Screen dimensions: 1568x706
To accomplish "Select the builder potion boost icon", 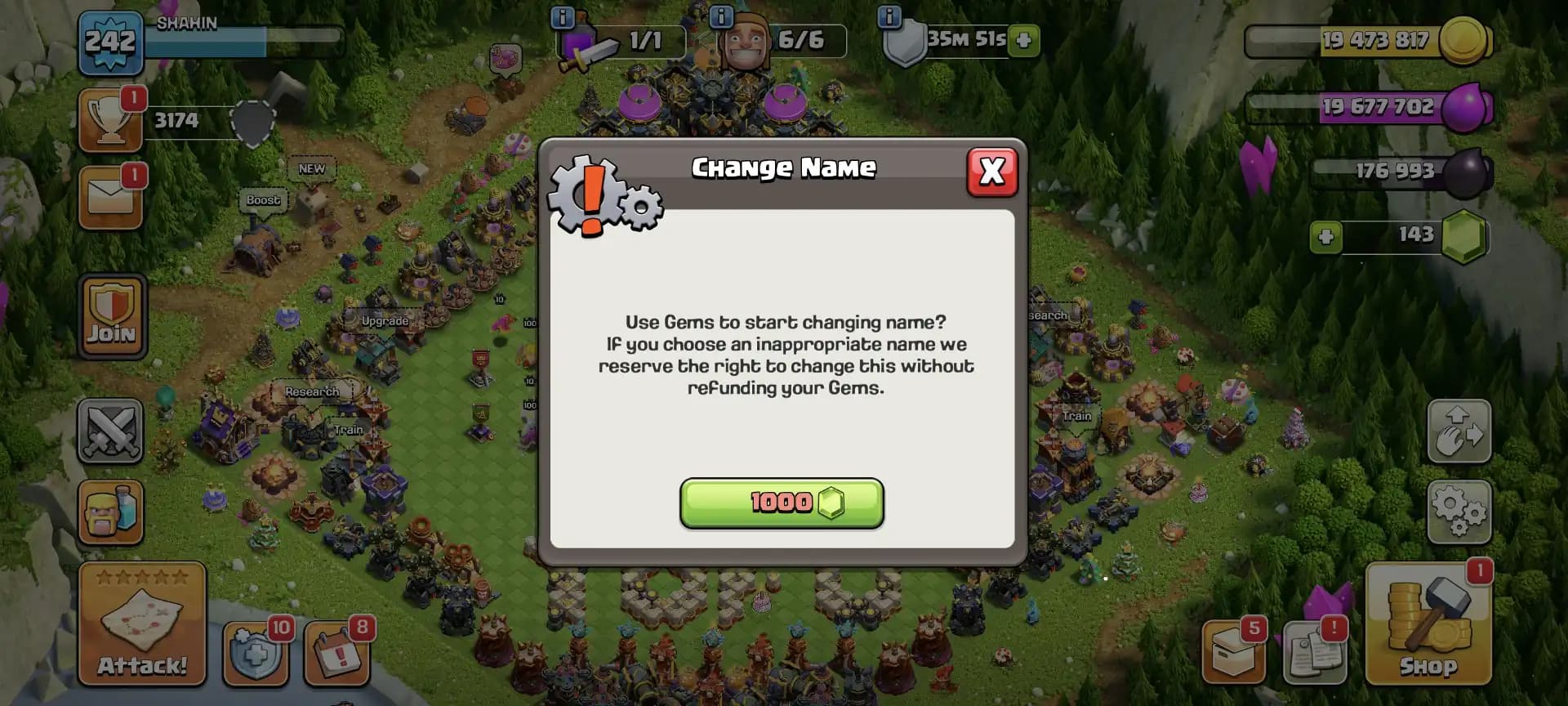I will click(110, 513).
